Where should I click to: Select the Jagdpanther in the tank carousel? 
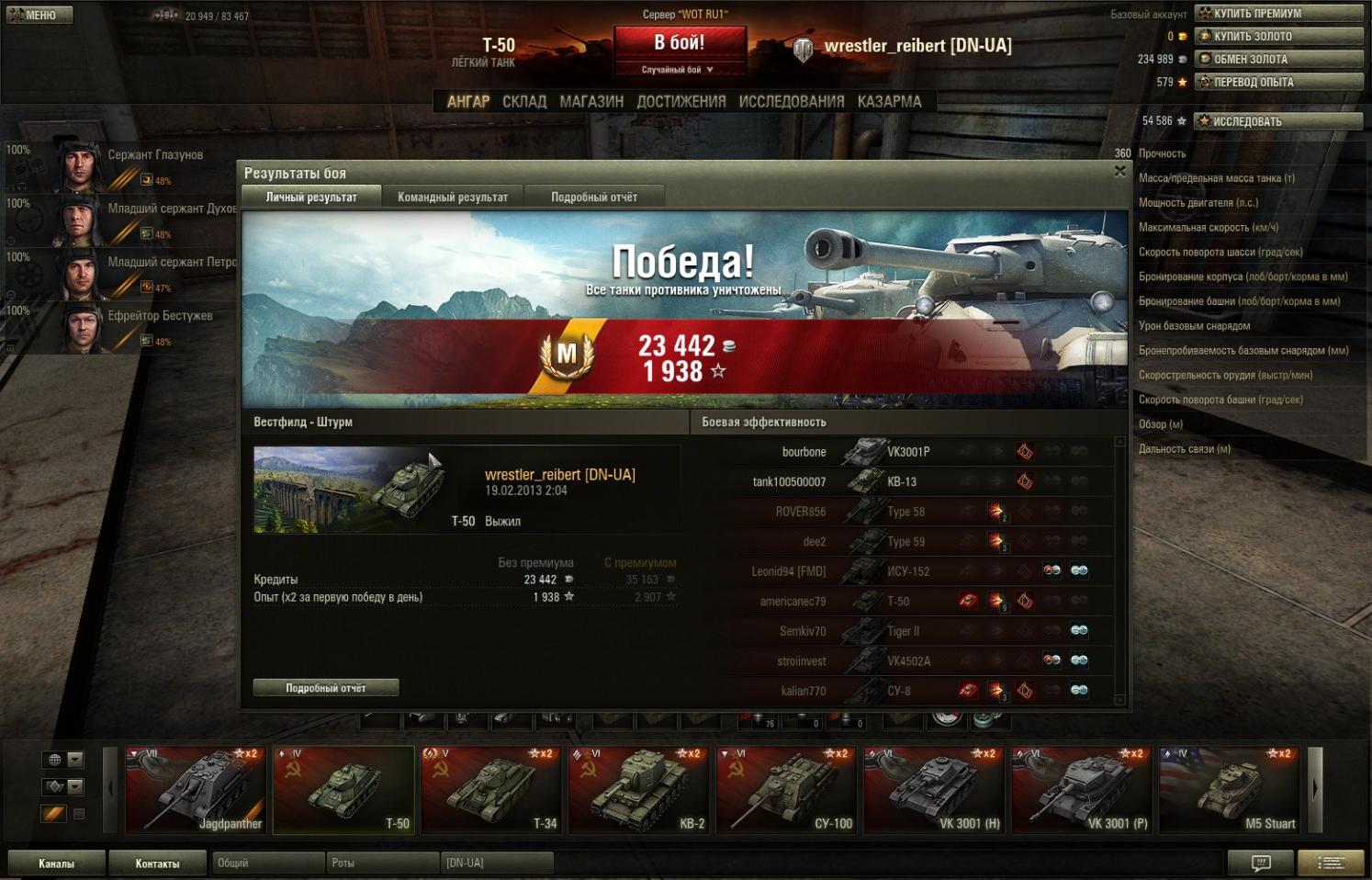click(x=196, y=790)
